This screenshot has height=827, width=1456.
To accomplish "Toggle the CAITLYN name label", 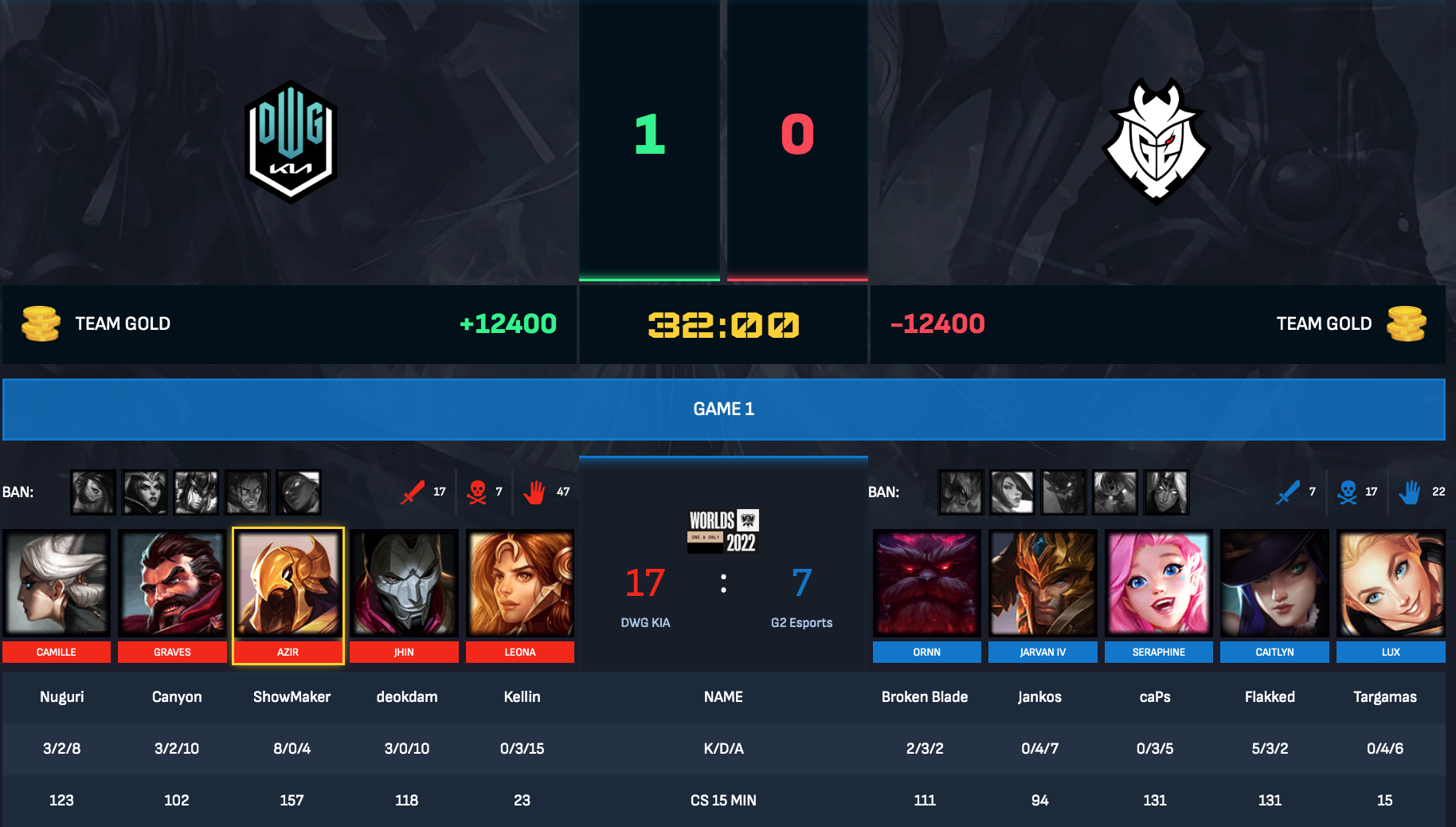I will tap(1274, 652).
